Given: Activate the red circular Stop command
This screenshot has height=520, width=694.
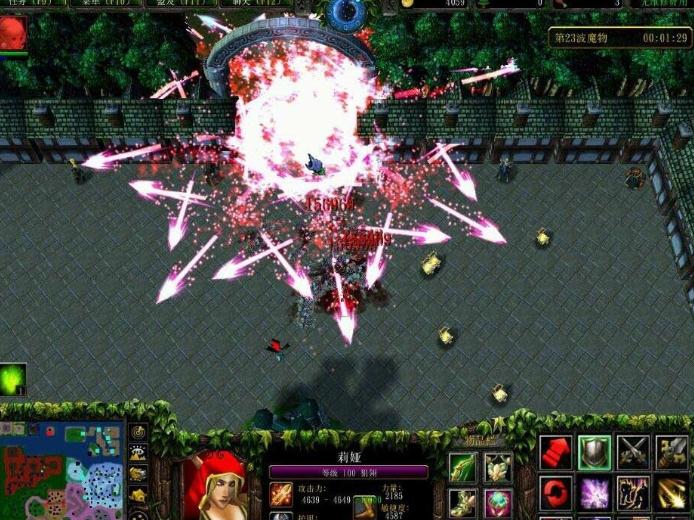Looking at the screenshot, I should (x=556, y=493).
